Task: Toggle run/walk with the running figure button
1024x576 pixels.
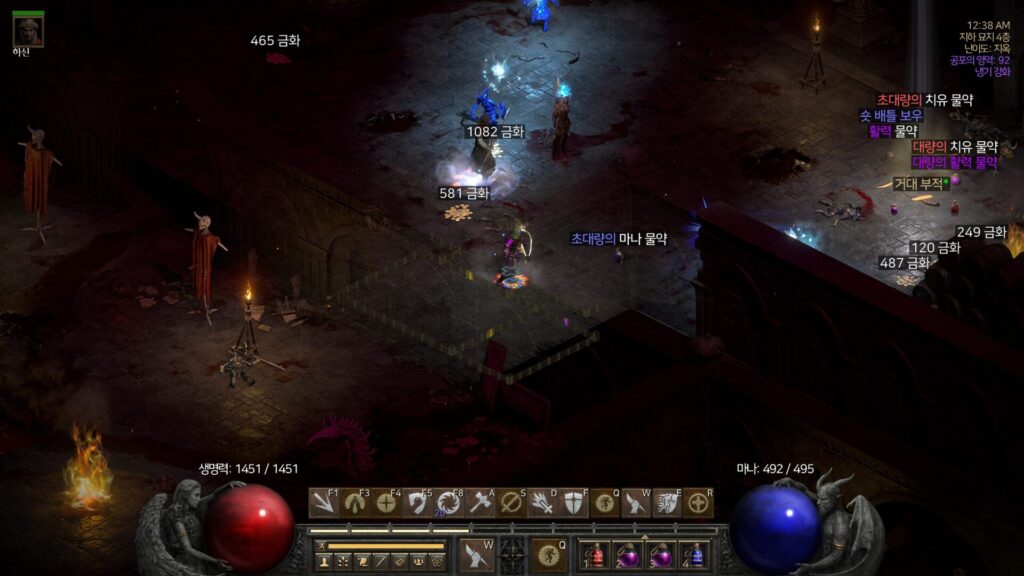Action: (322, 546)
